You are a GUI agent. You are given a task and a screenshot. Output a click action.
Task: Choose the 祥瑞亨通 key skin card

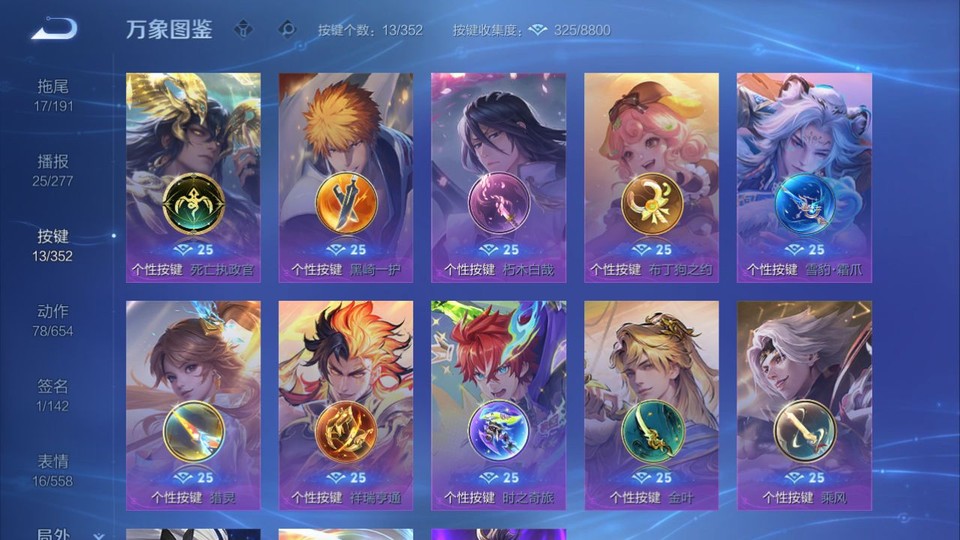[x=346, y=405]
